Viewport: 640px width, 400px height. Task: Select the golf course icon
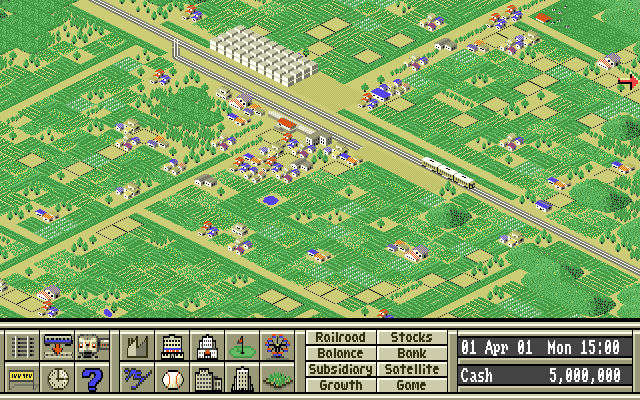pos(241,347)
